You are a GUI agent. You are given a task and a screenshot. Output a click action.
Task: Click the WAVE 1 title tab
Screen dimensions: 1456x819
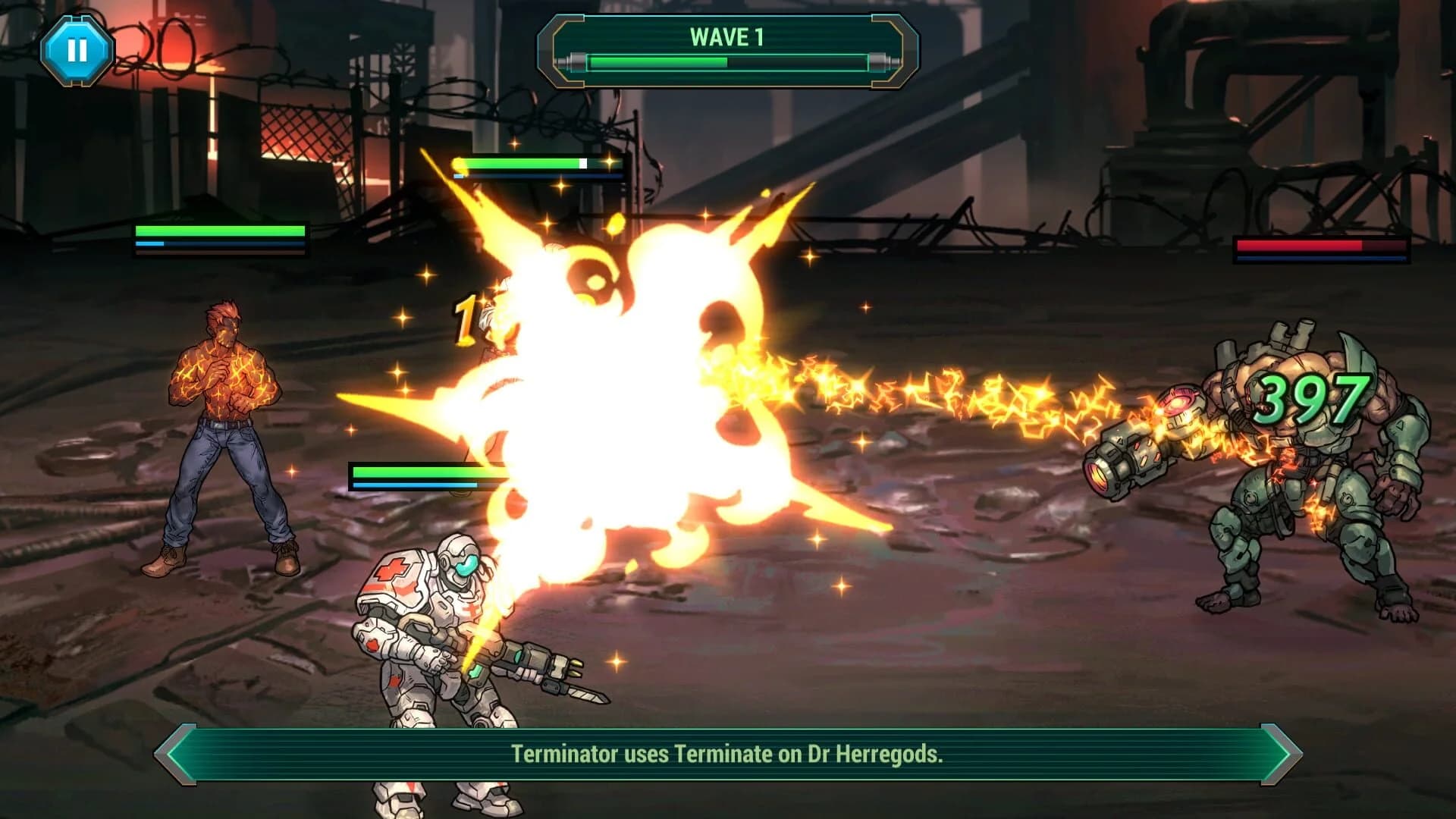726,36
